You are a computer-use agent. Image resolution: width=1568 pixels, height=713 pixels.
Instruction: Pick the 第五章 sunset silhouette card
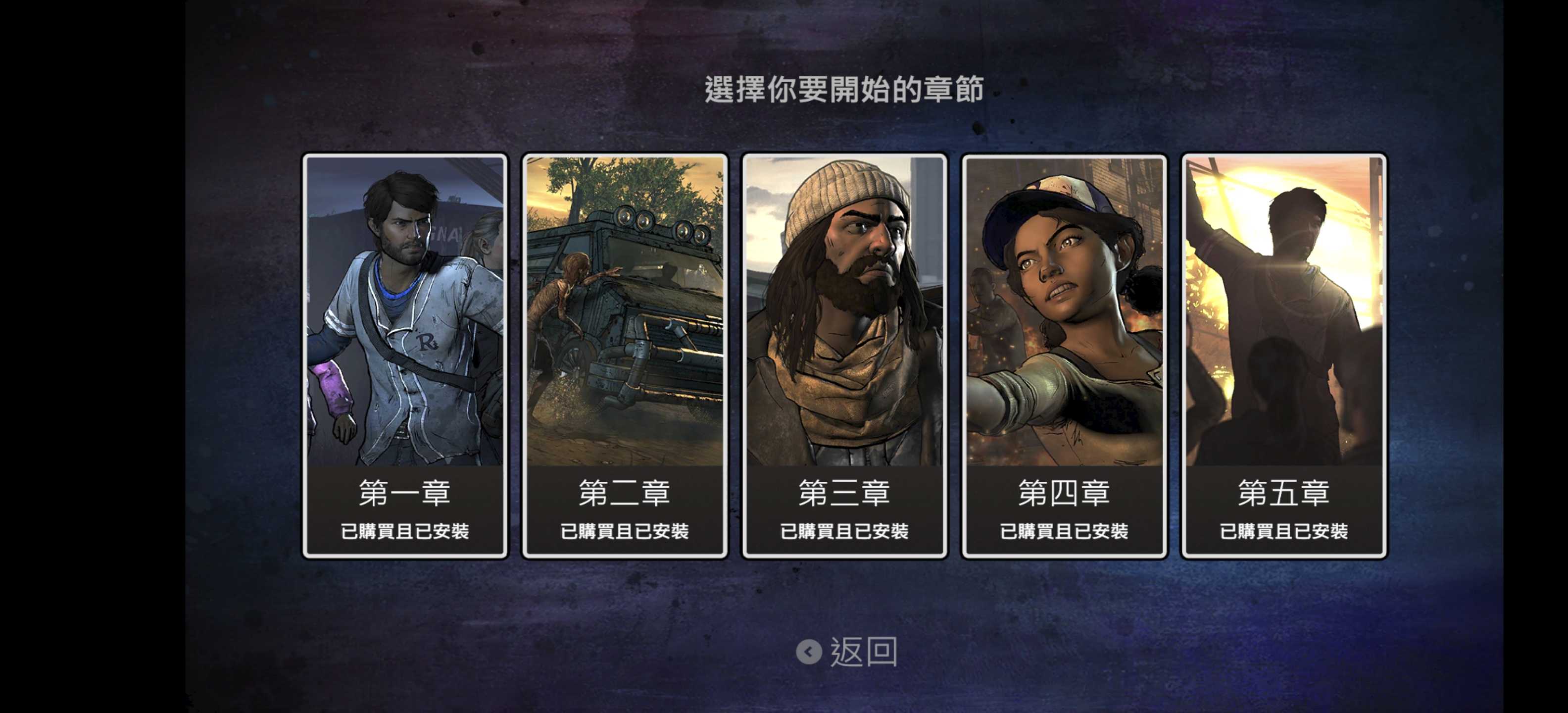1284,356
